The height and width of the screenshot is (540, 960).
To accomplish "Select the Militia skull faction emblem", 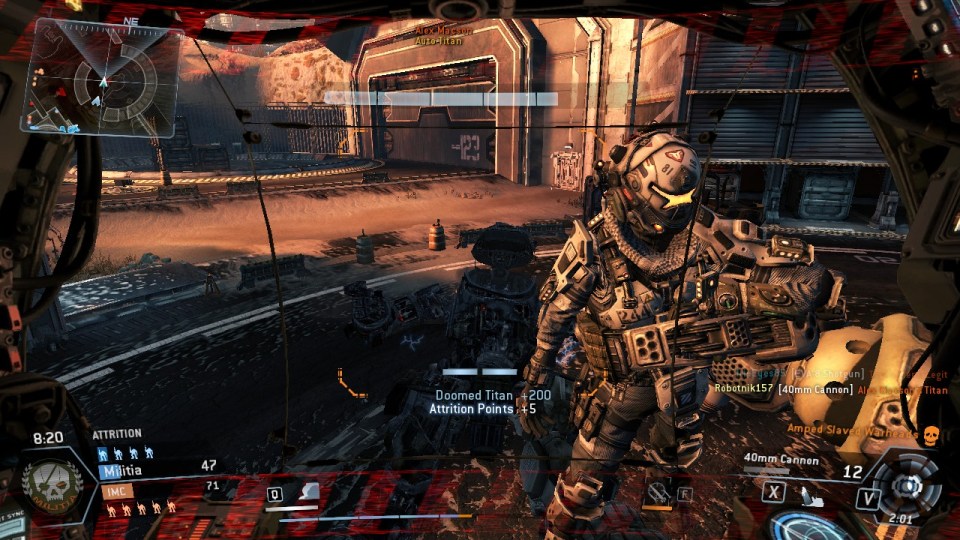I will [x=46, y=484].
